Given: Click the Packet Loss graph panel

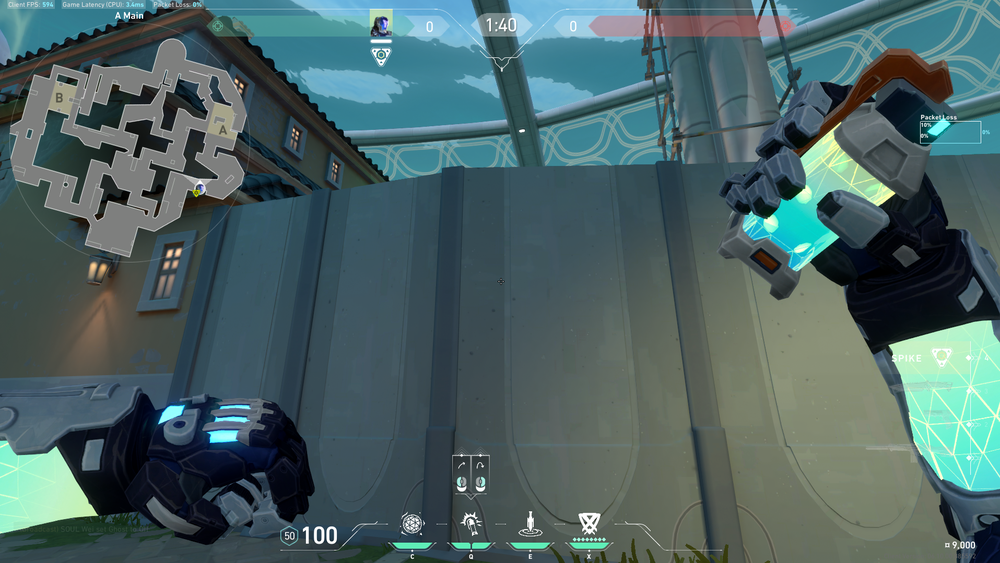Looking at the screenshot, I should coord(951,131).
